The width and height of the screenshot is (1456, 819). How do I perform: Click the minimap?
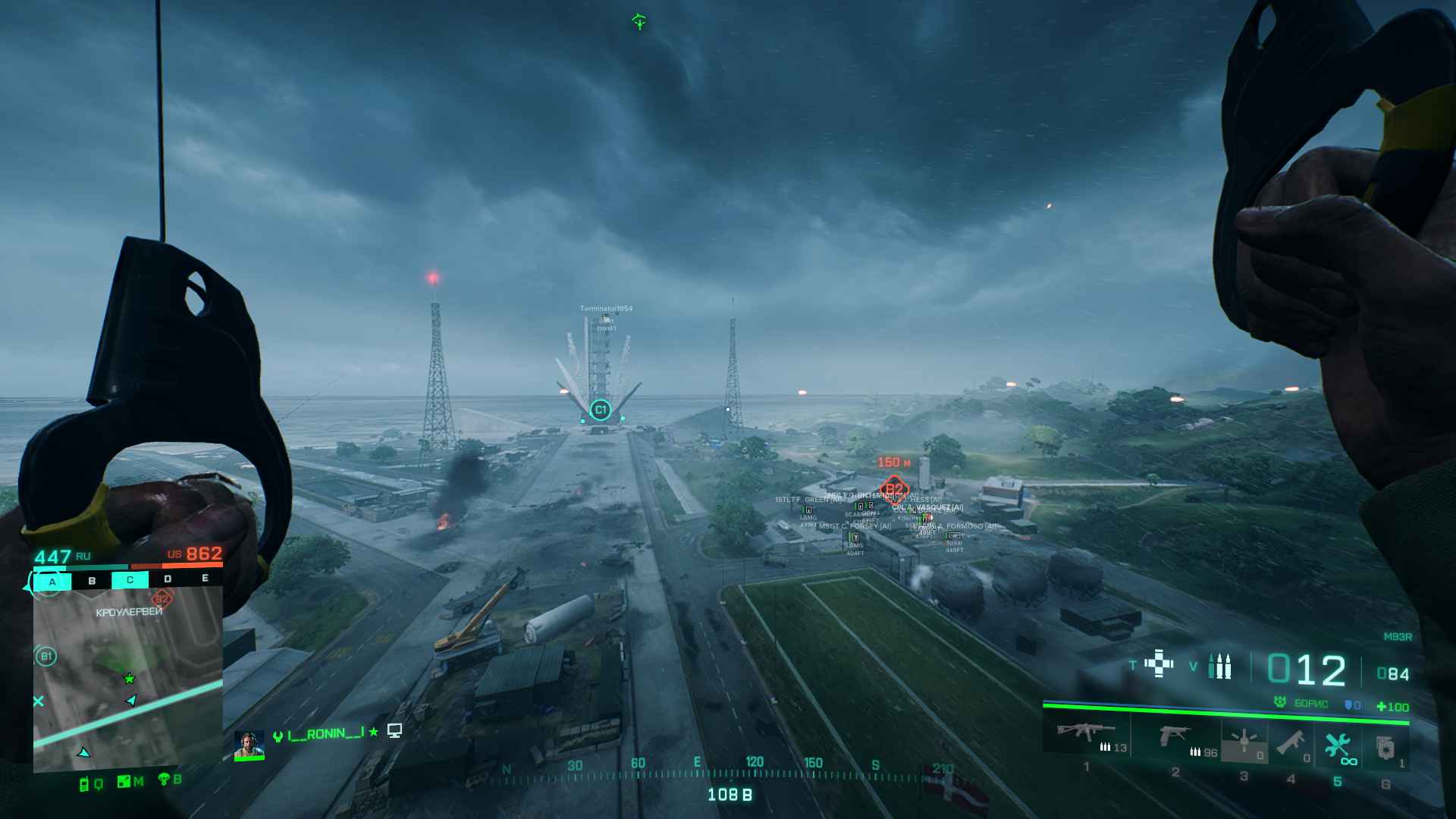tap(127, 679)
